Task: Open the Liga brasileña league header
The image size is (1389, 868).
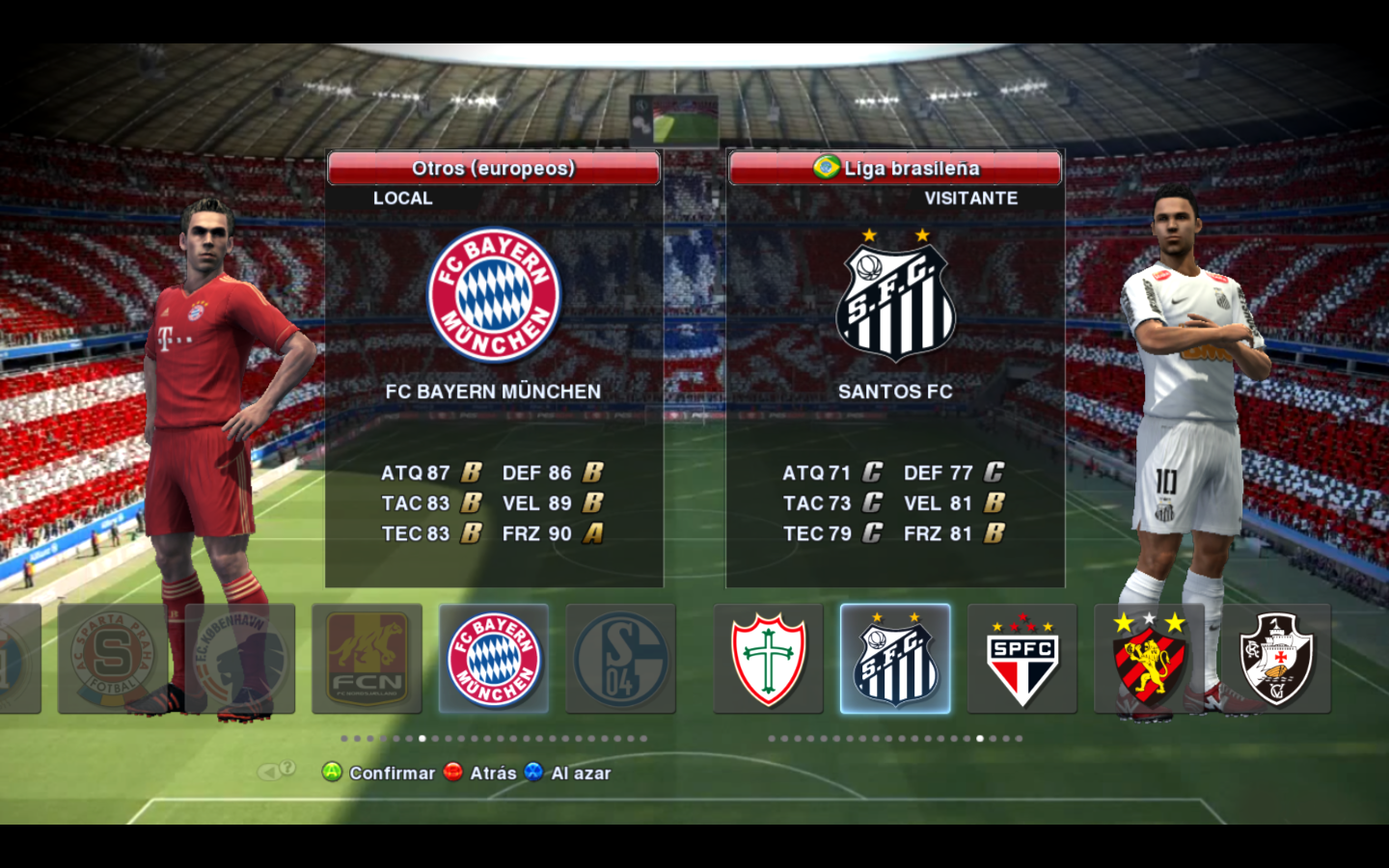Action: (895, 168)
